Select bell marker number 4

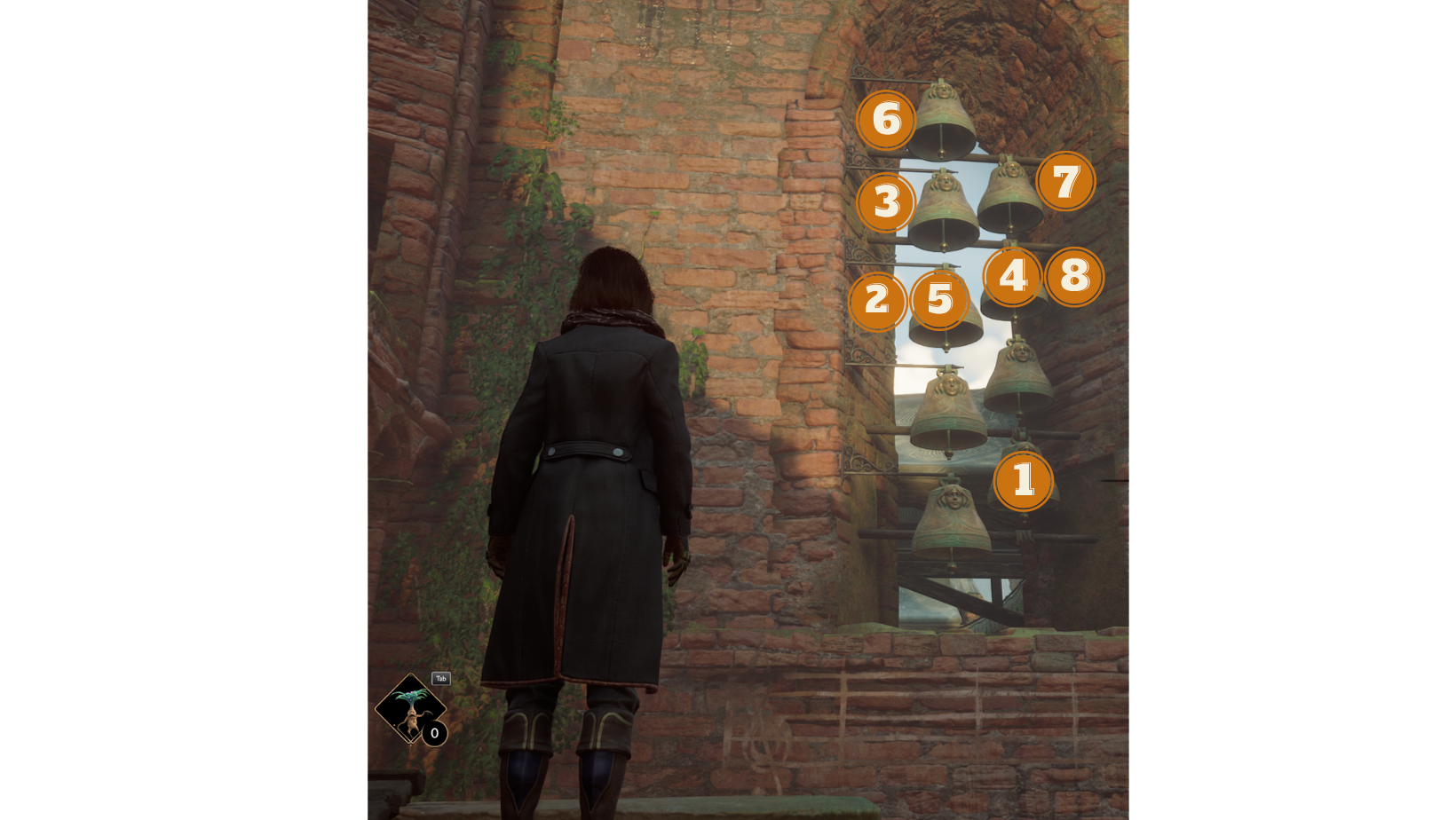point(1012,277)
